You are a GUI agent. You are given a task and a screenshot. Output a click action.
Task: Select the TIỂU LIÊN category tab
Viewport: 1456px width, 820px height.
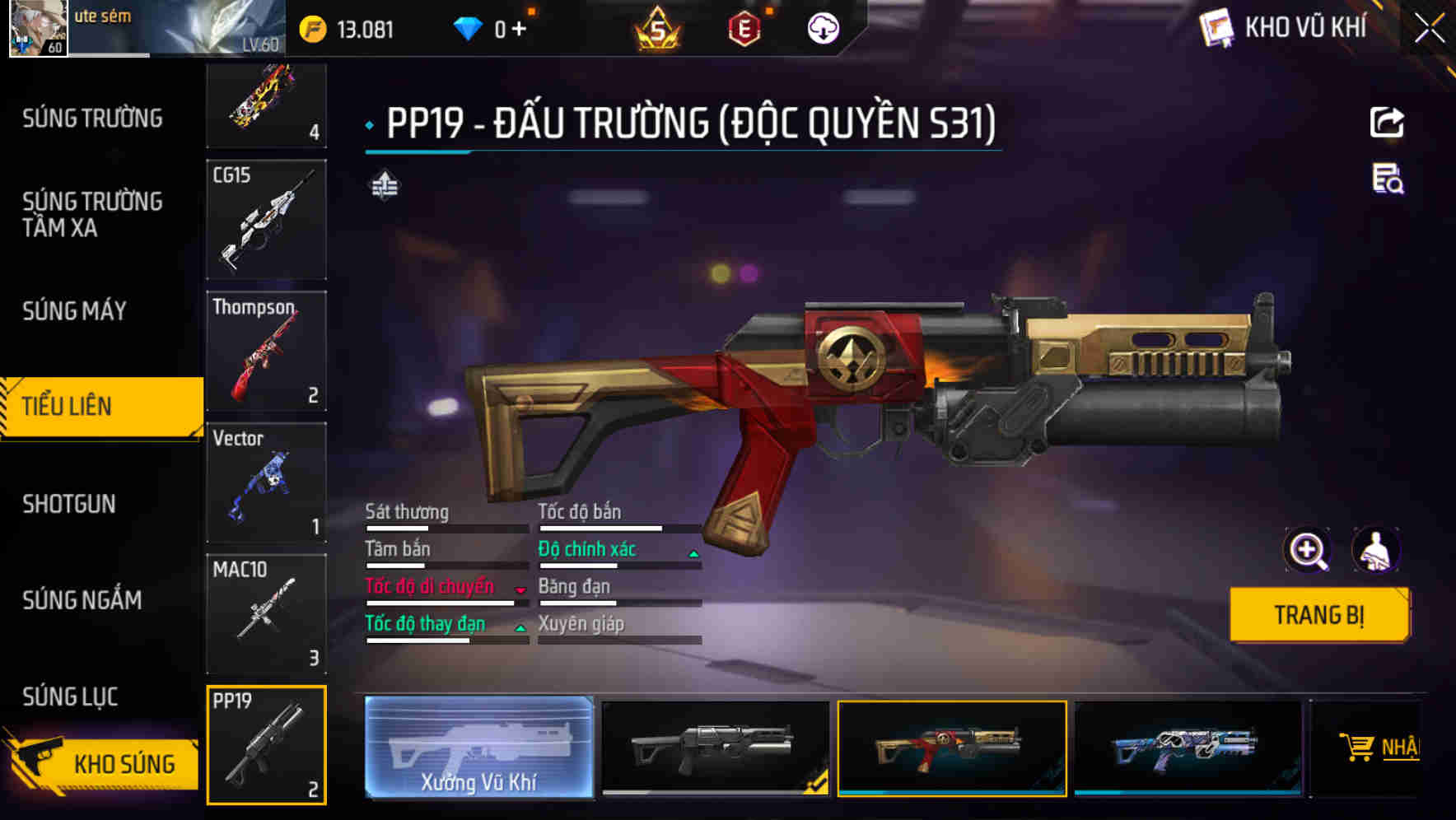68,406
